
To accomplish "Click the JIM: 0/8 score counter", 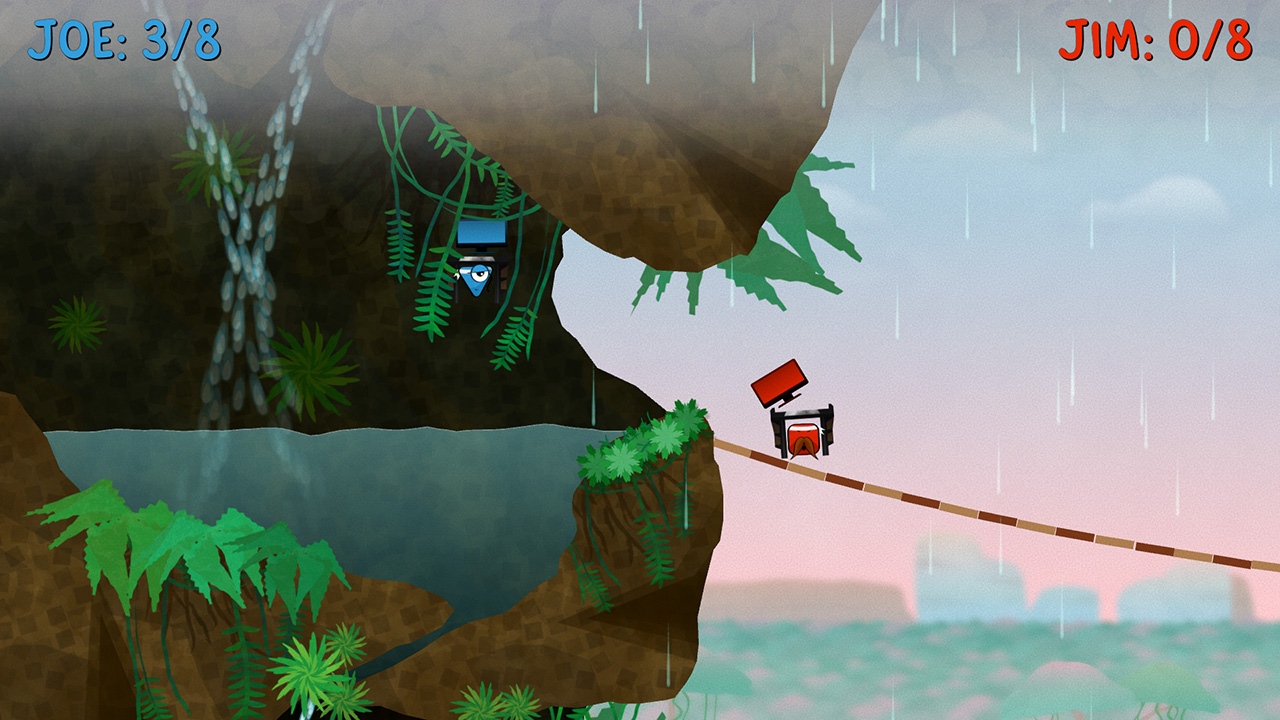I will (x=1155, y=40).
